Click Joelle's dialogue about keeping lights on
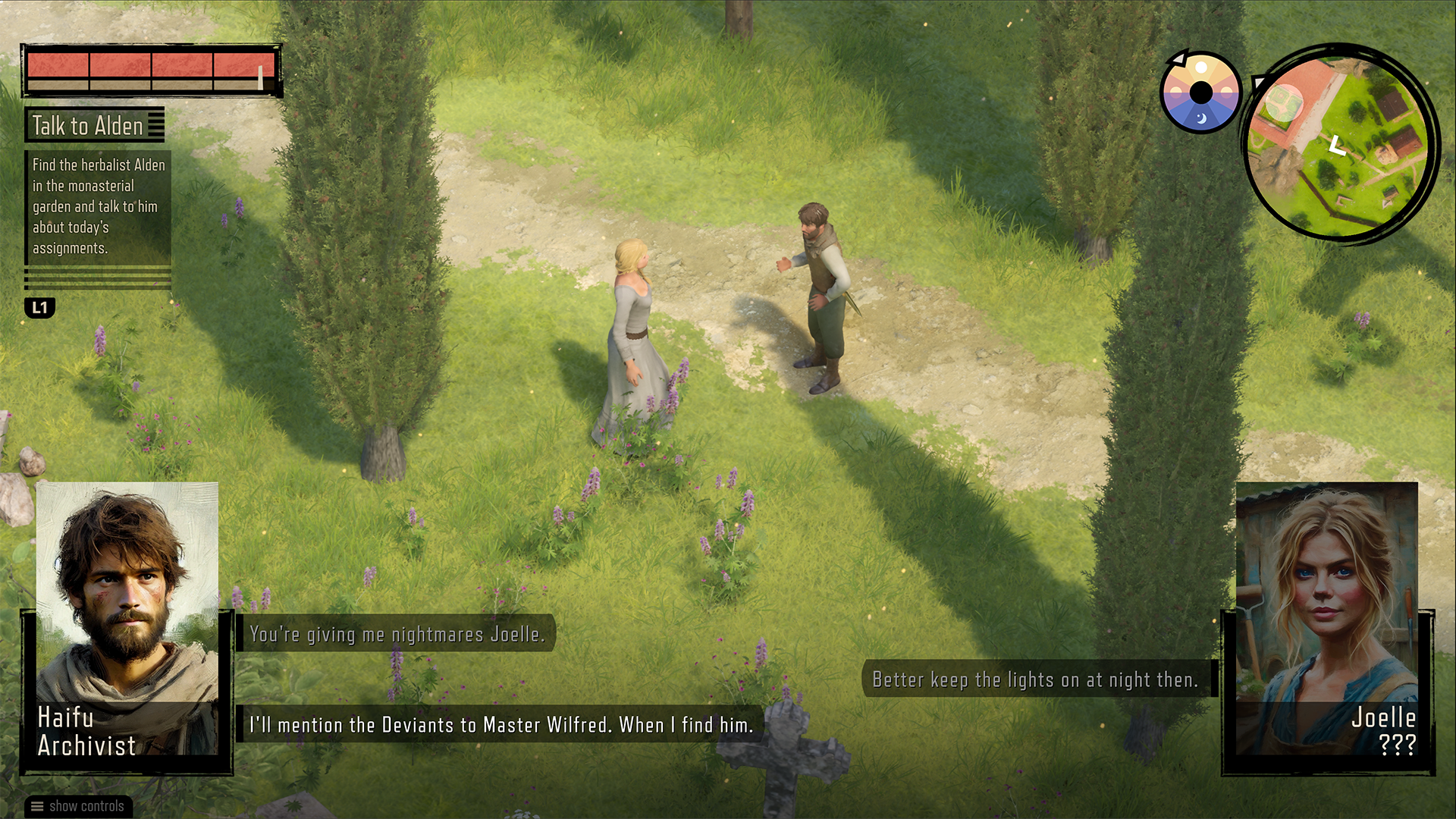Screen dimensions: 1456x819 pyautogui.click(x=1034, y=680)
